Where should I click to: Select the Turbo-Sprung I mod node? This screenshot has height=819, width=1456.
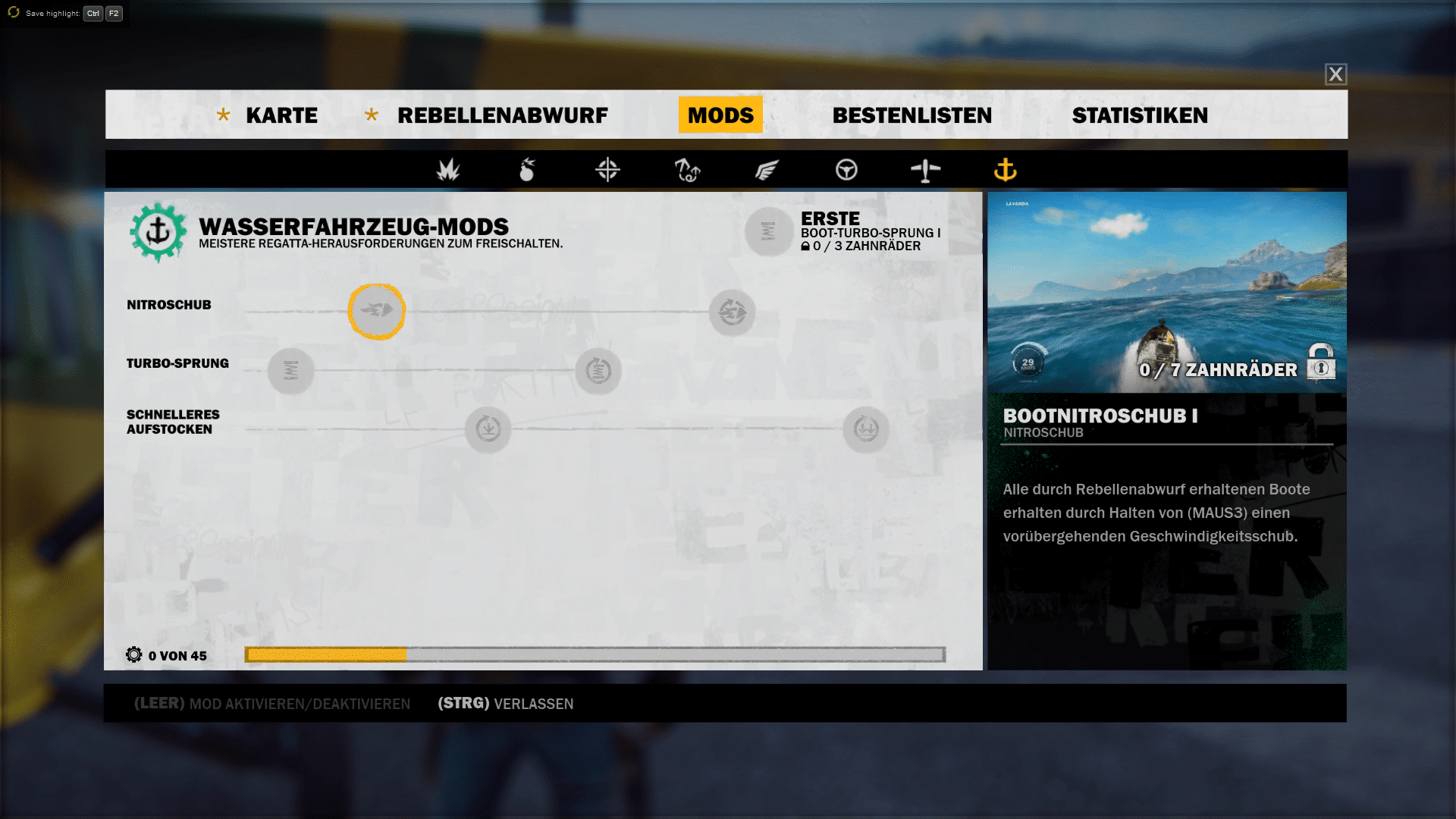coord(291,371)
